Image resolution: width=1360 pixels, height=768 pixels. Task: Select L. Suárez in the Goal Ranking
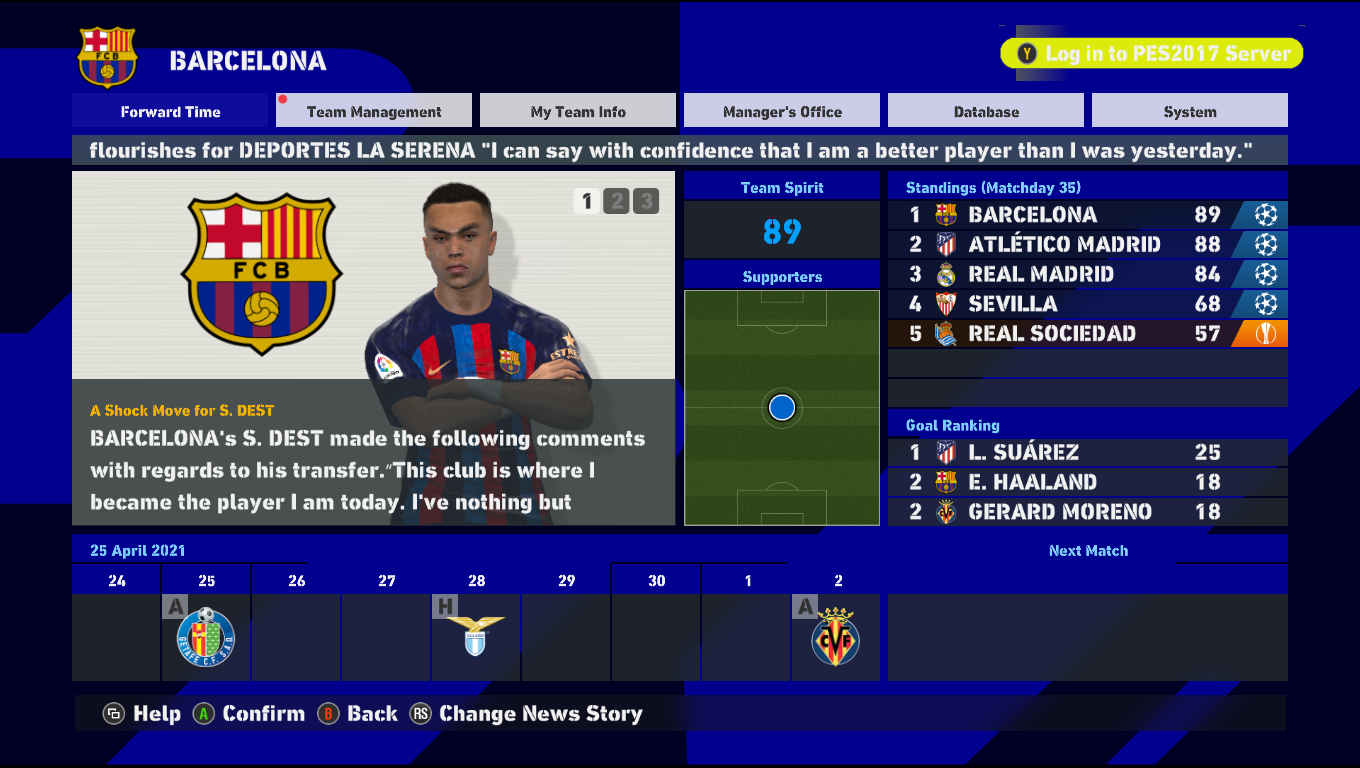pyautogui.click(x=1087, y=452)
